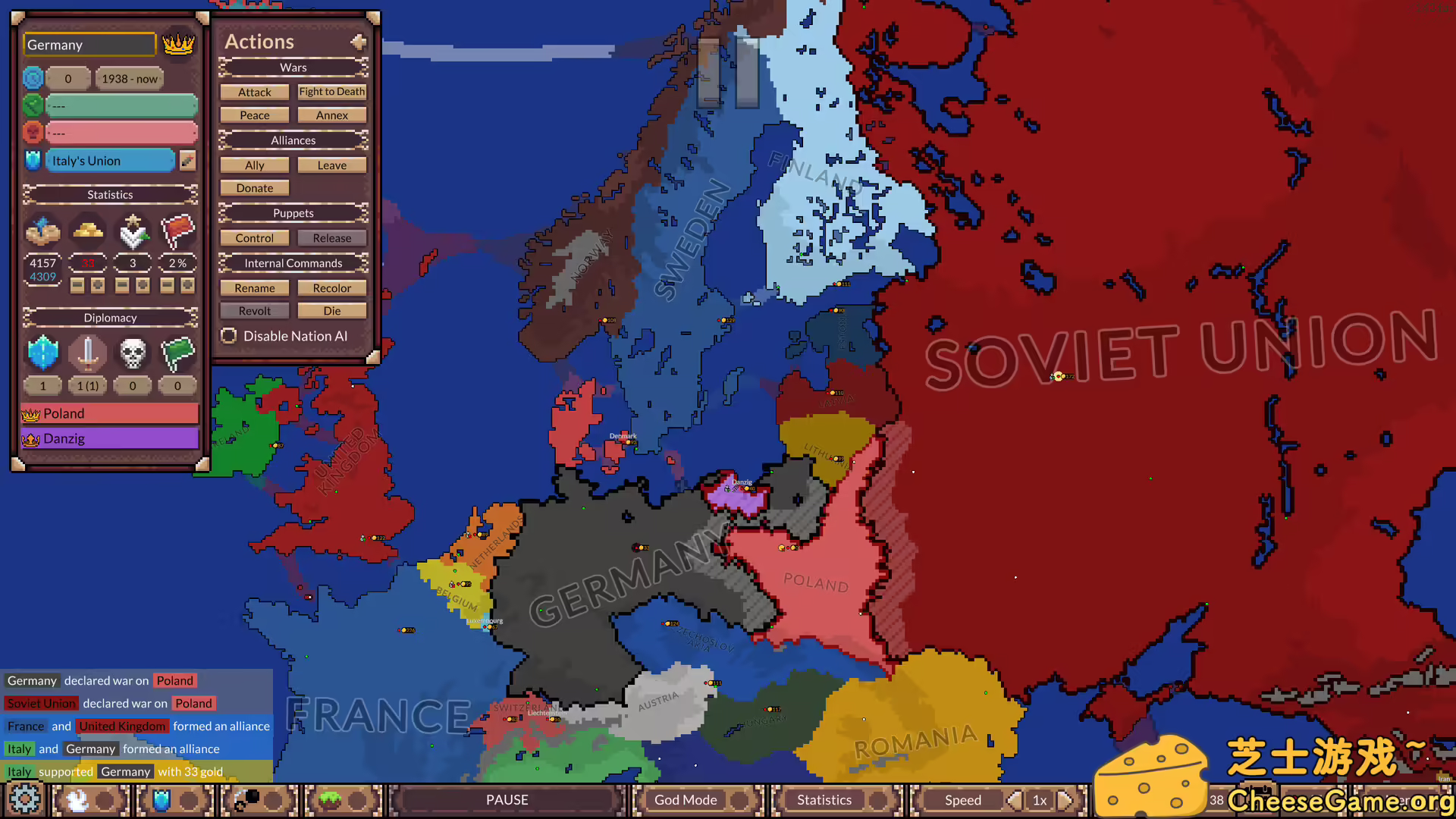Click the plus stepper beside the gold value
The image size is (1456, 819).
click(98, 285)
